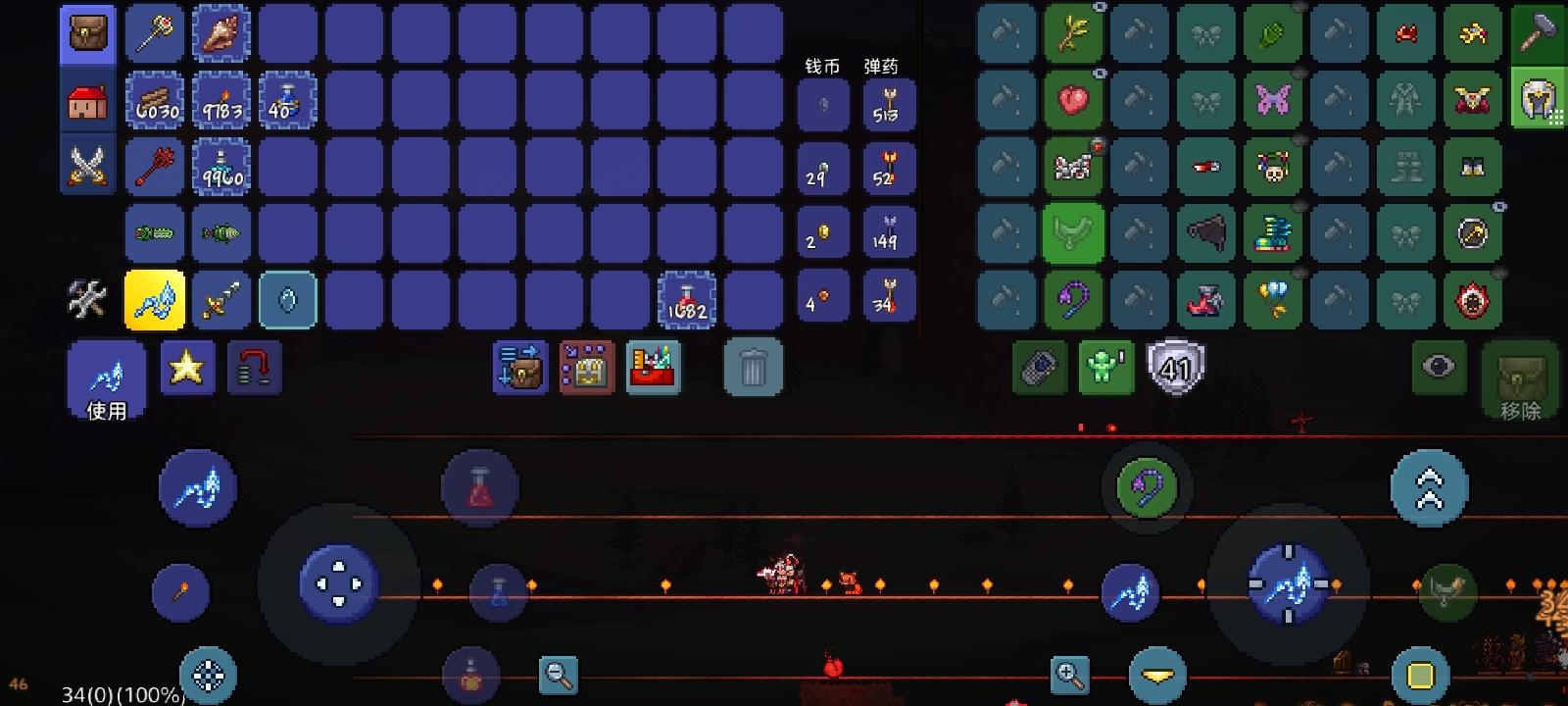Viewport: 1568px width, 706px height.
Task: Tap the trash can slot
Action: [752, 366]
